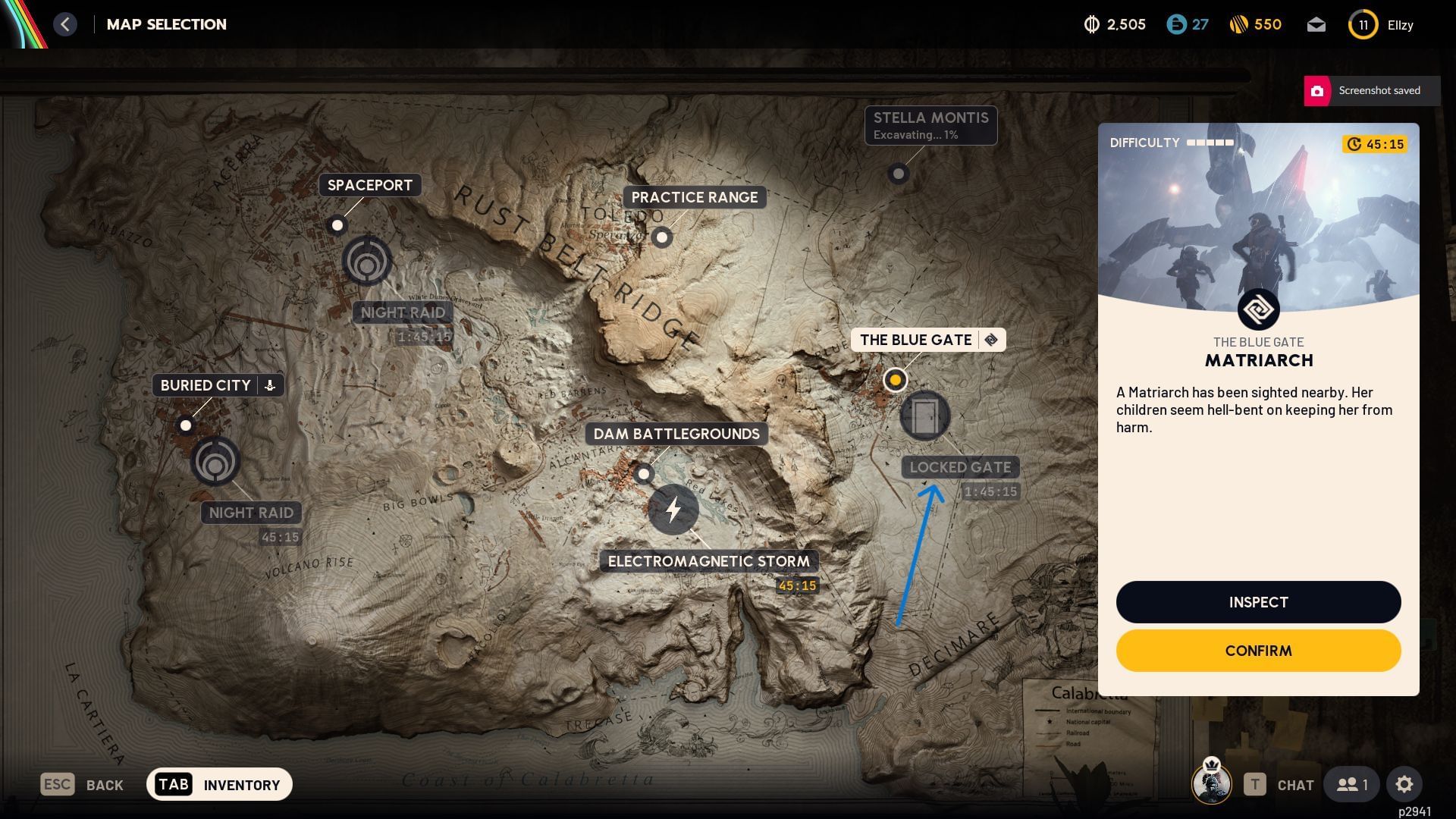Dismiss the Screenshot saved notification

tap(1370, 90)
